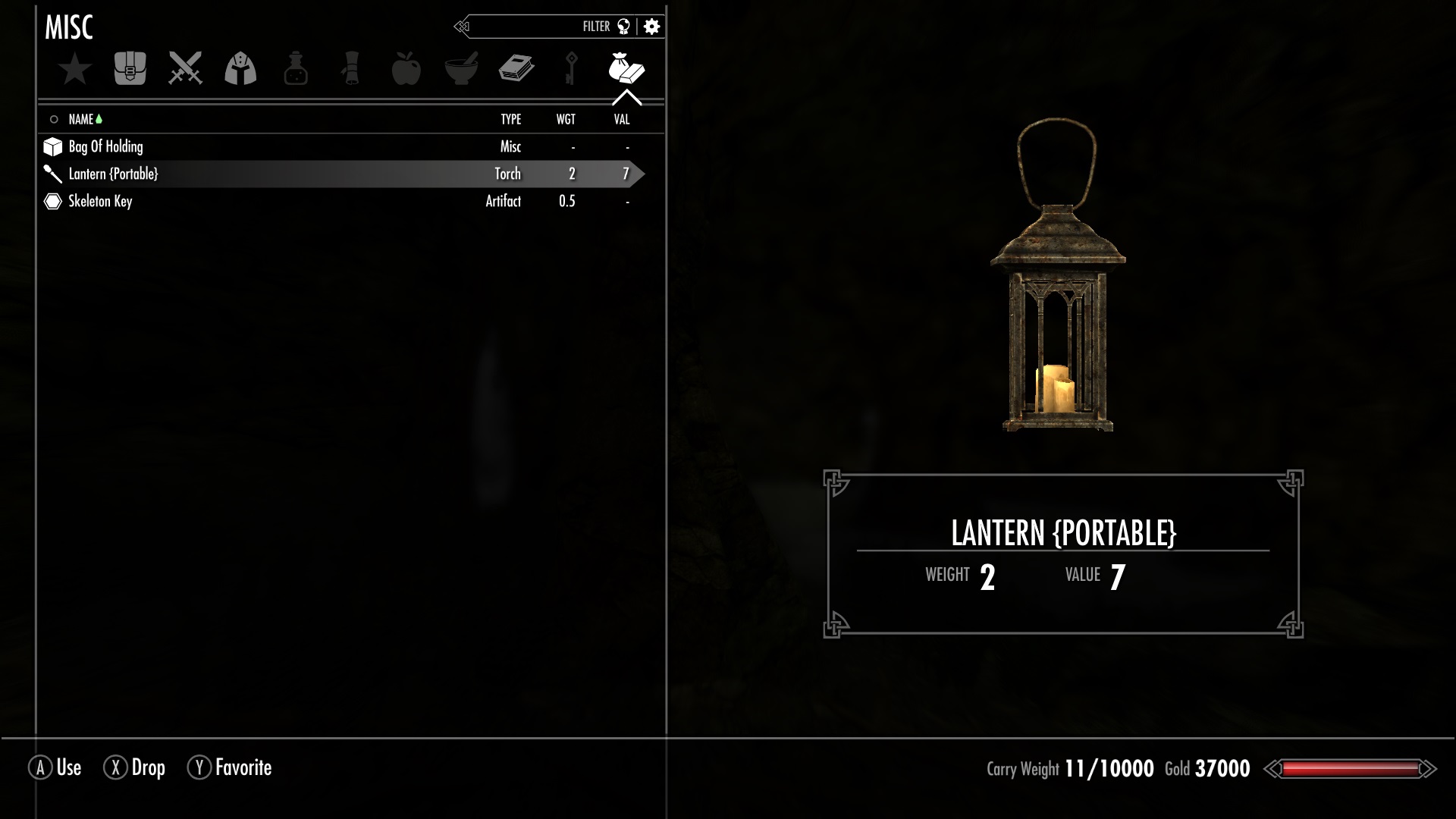The width and height of the screenshot is (1456, 819).
Task: Switch to the apple Food category
Action: tap(406, 69)
